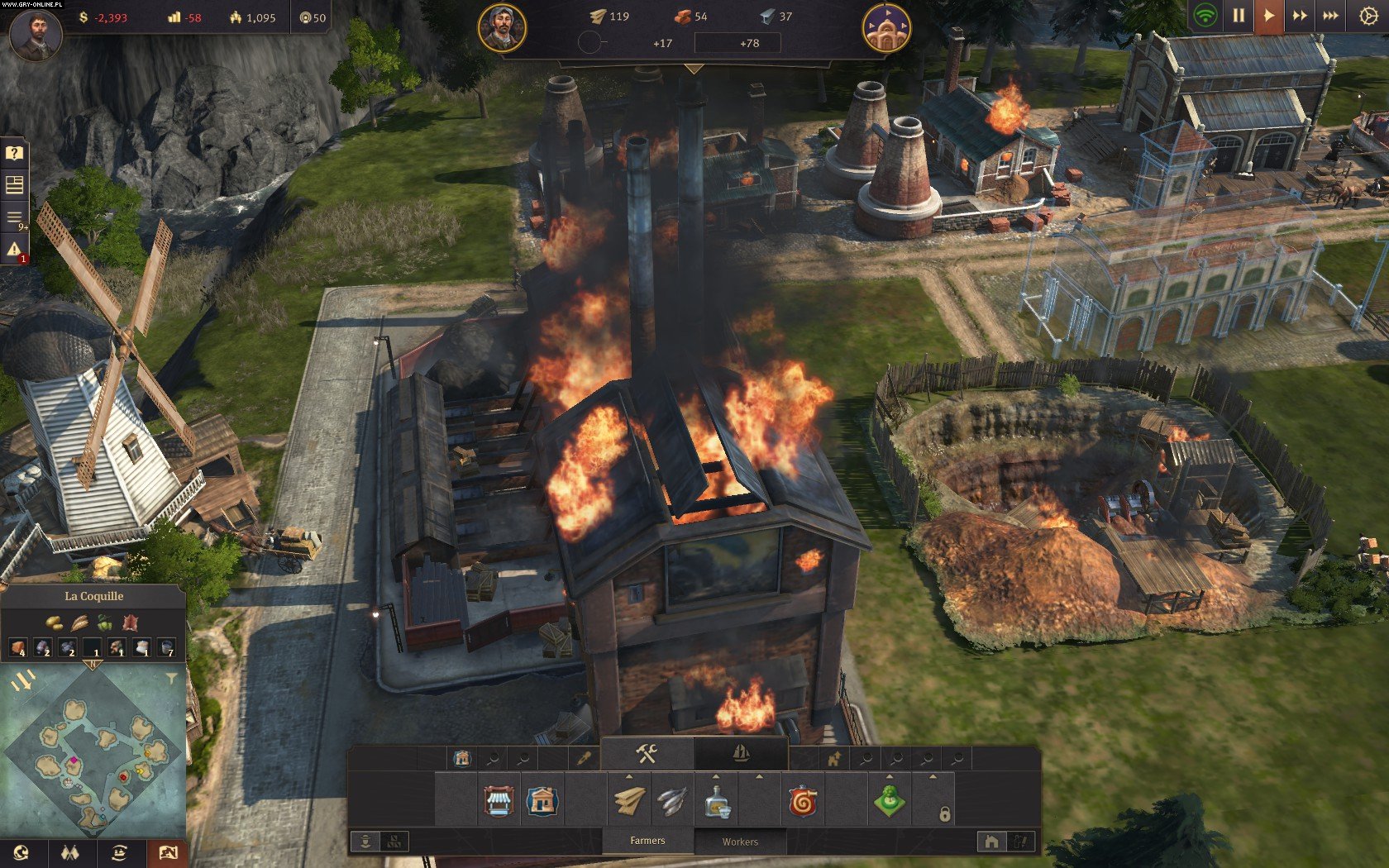The image size is (1389, 868).
Task: Switch to the Workers tier tab
Action: pos(740,842)
